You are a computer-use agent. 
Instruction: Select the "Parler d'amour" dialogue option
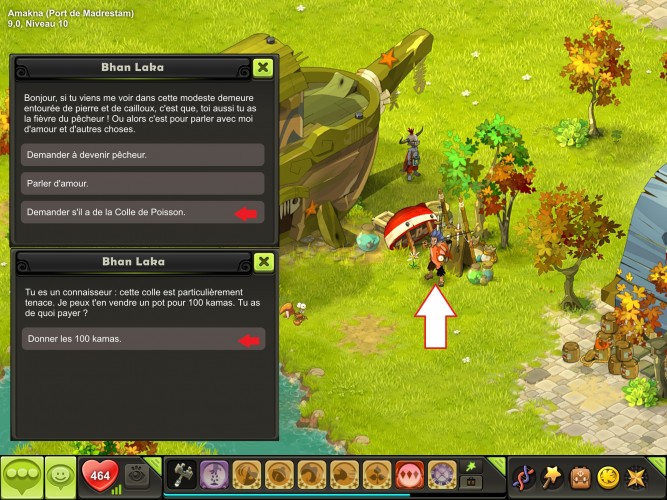point(142,184)
